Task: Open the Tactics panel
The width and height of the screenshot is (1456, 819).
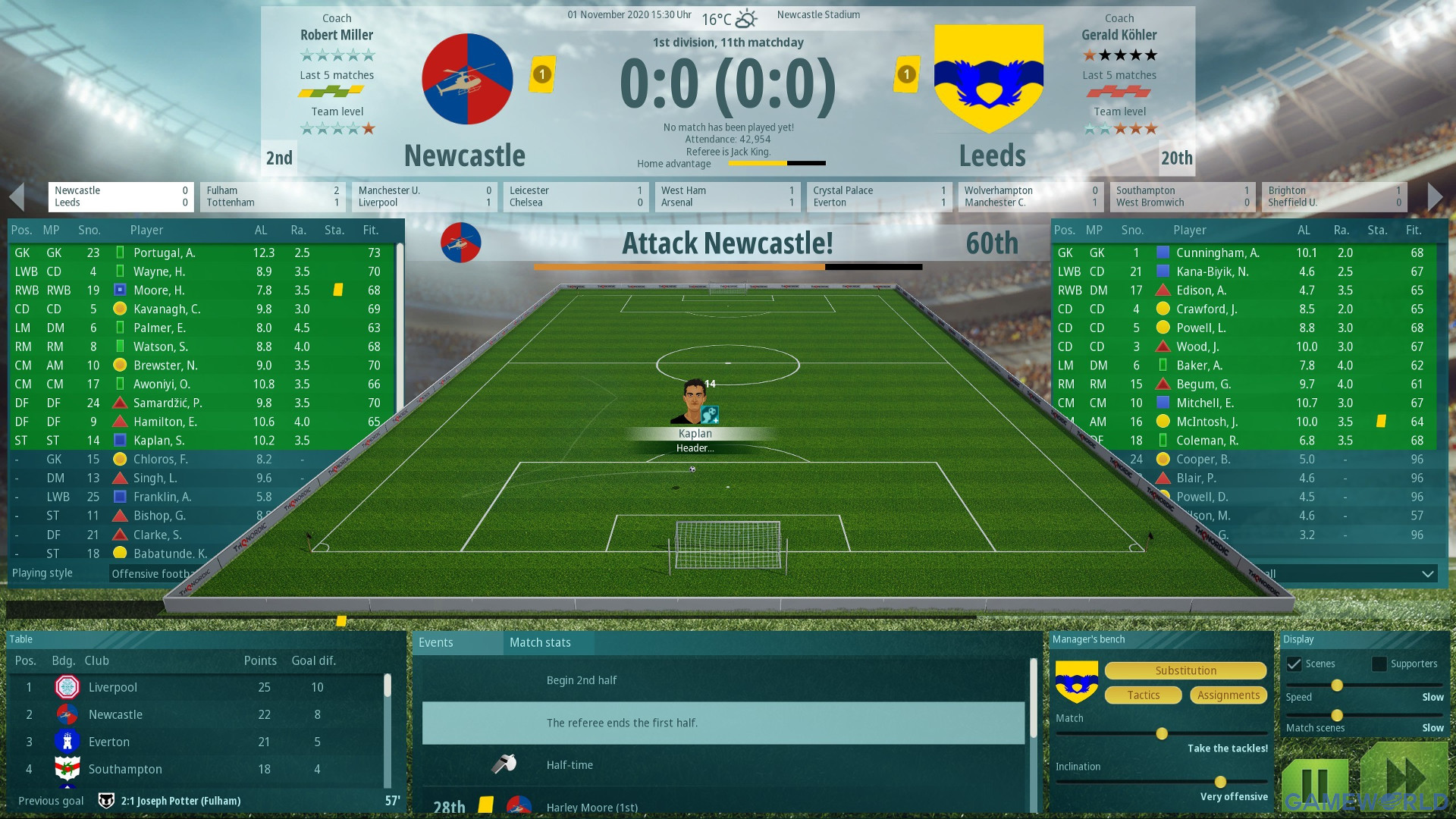Action: pos(1143,695)
